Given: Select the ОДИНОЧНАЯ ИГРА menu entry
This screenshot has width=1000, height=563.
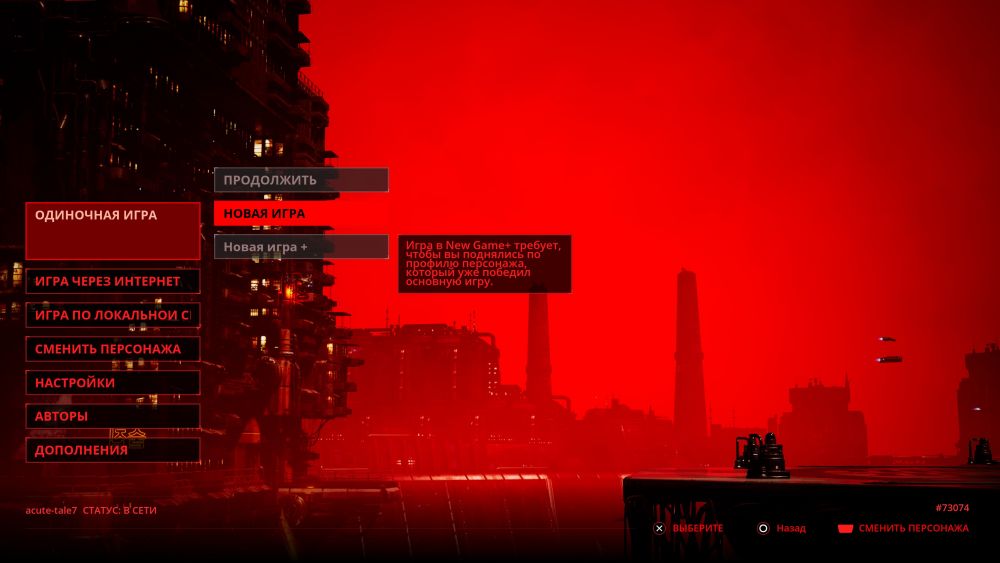Looking at the screenshot, I should tap(112, 230).
